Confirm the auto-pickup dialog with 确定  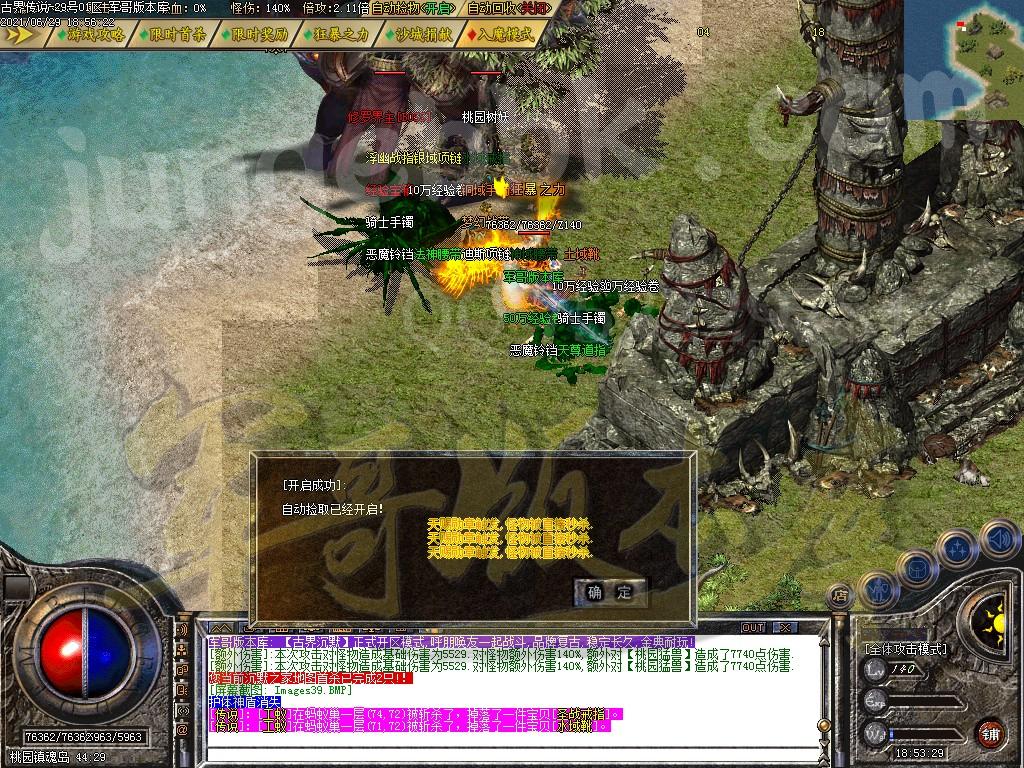609,592
